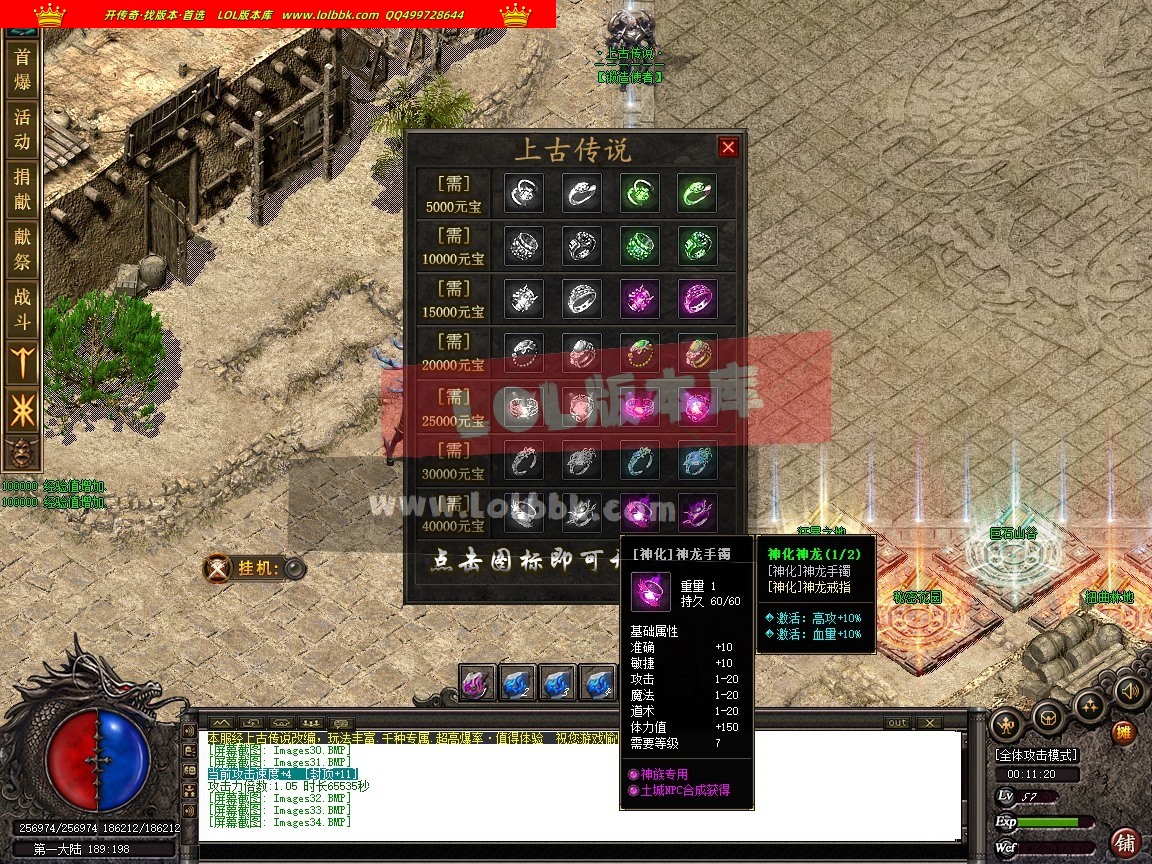Select the last bracelet in the 10000元宝 row
The width and height of the screenshot is (1152, 864).
[696, 246]
